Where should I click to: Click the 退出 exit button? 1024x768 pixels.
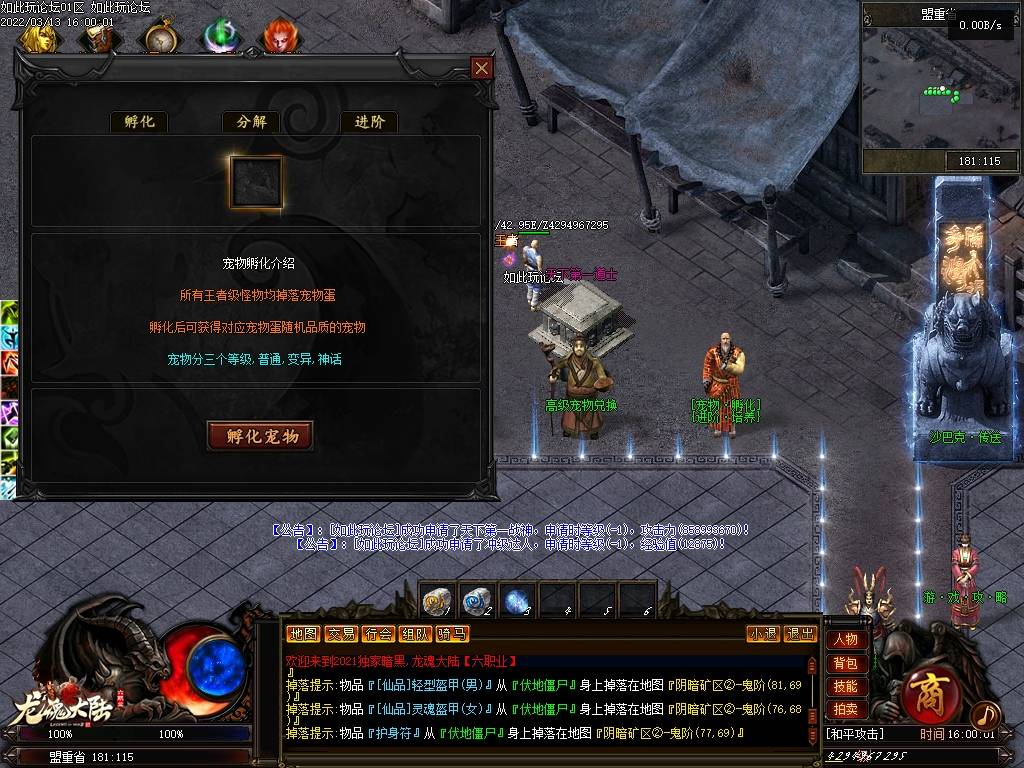point(800,634)
